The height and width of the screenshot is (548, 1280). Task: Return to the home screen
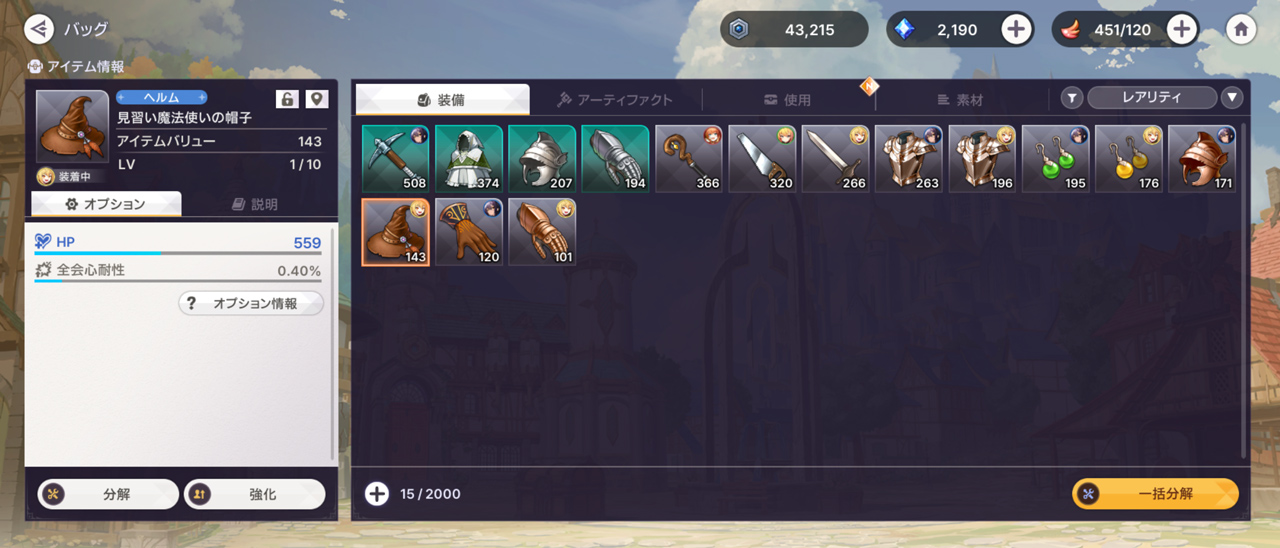1241,29
